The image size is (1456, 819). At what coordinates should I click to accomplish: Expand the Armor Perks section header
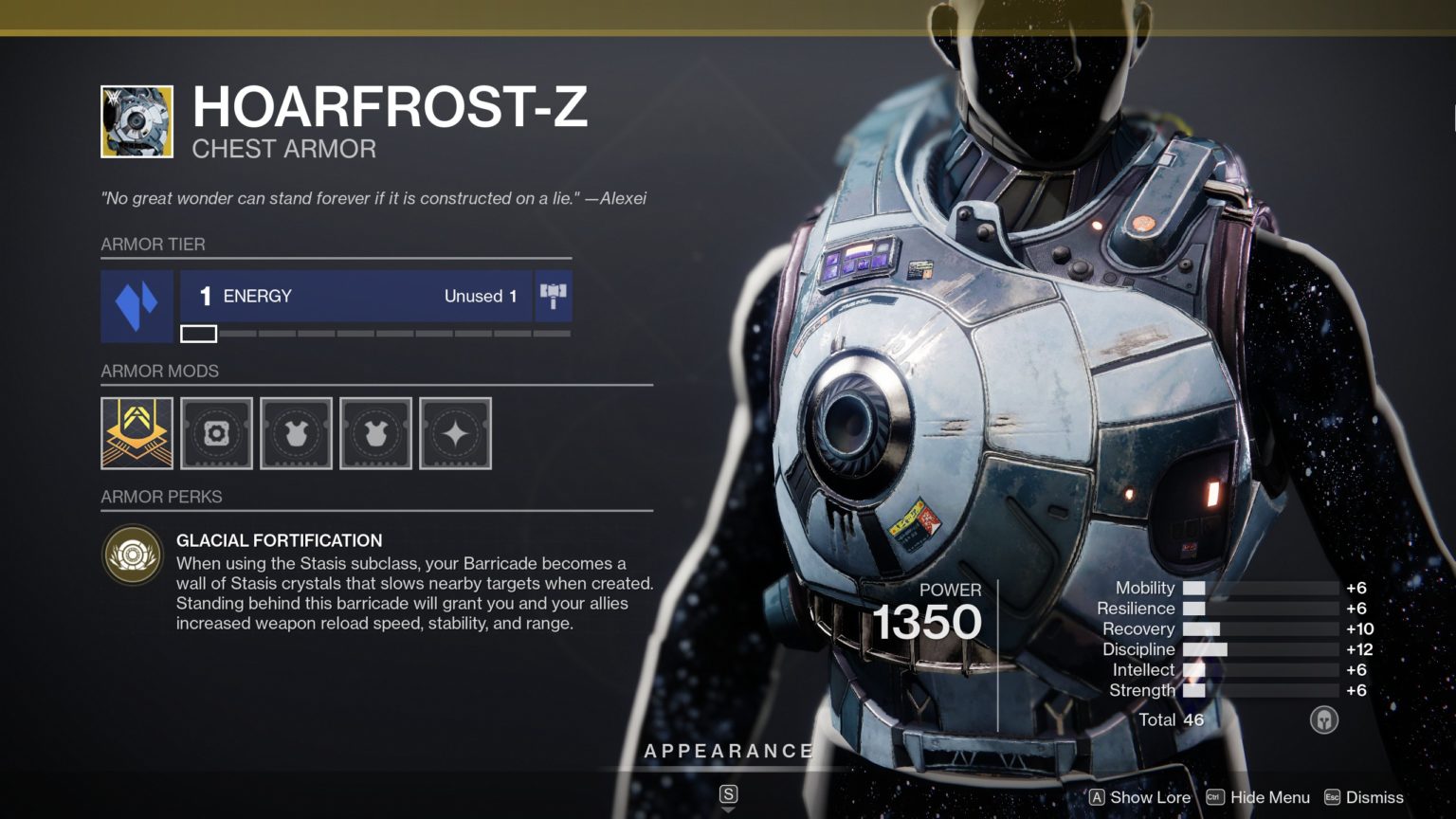[161, 497]
